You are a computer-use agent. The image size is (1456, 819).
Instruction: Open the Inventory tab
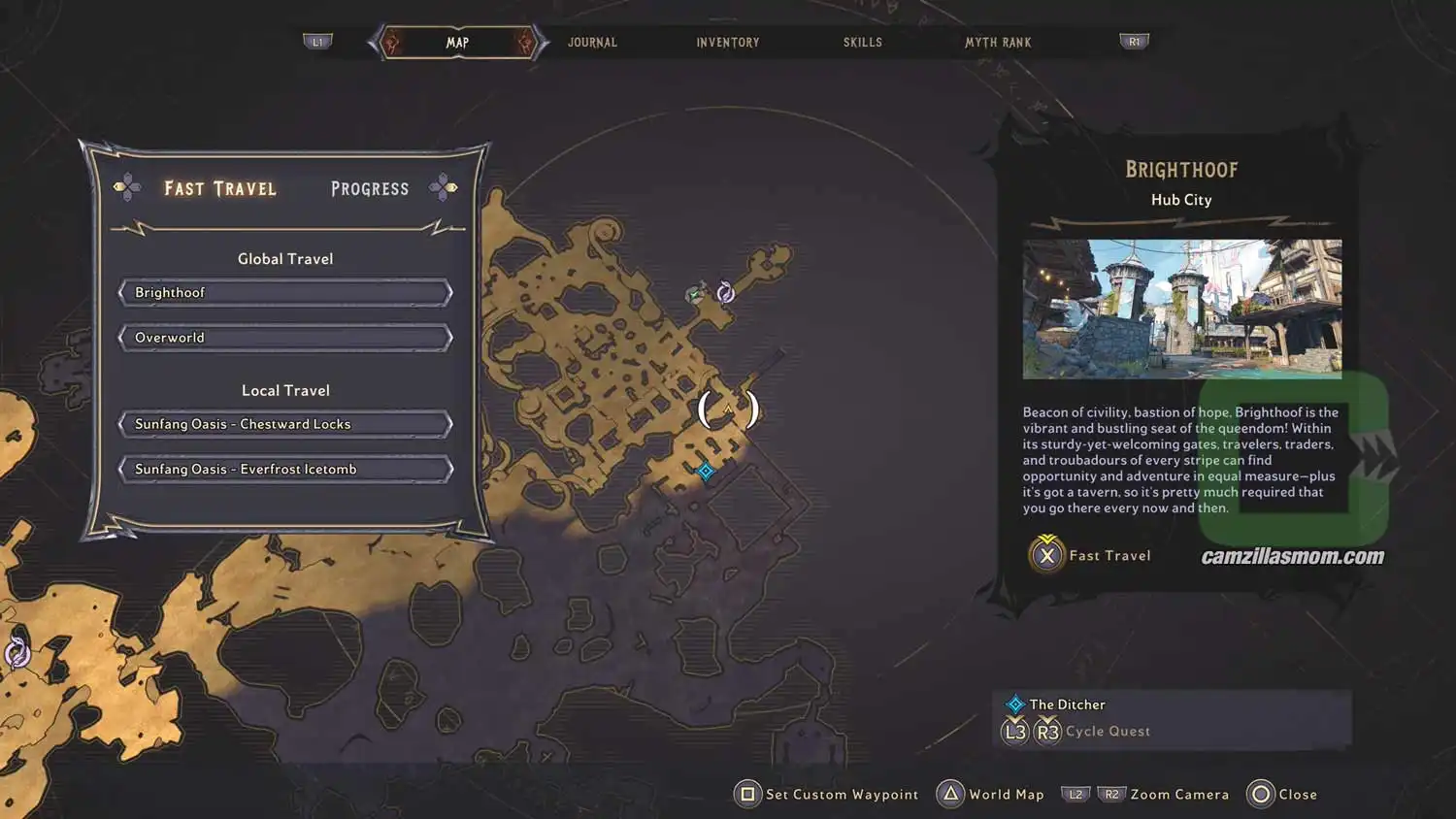coord(727,42)
